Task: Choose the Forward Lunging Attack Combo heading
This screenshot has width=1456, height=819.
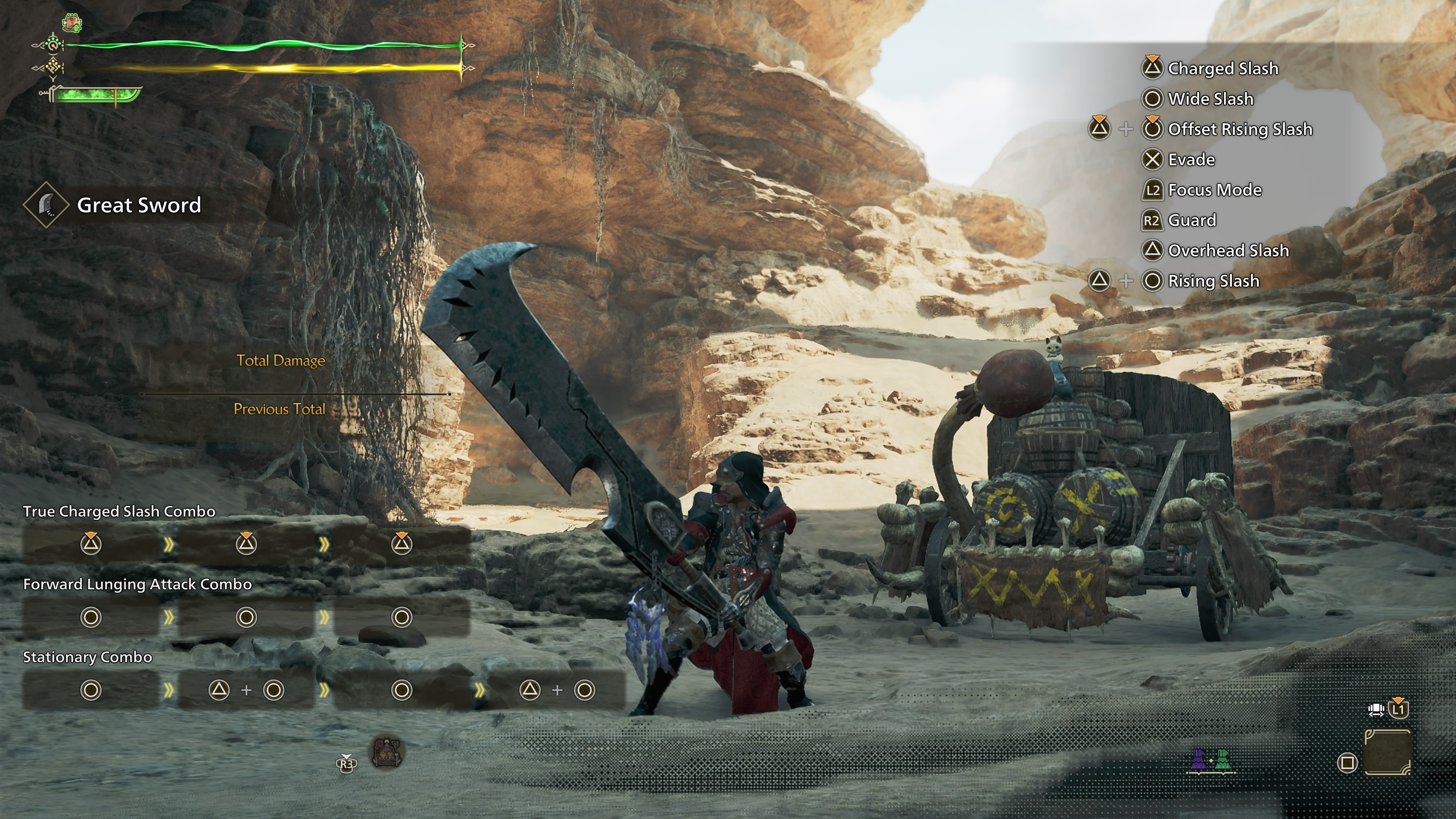Action: point(137,584)
